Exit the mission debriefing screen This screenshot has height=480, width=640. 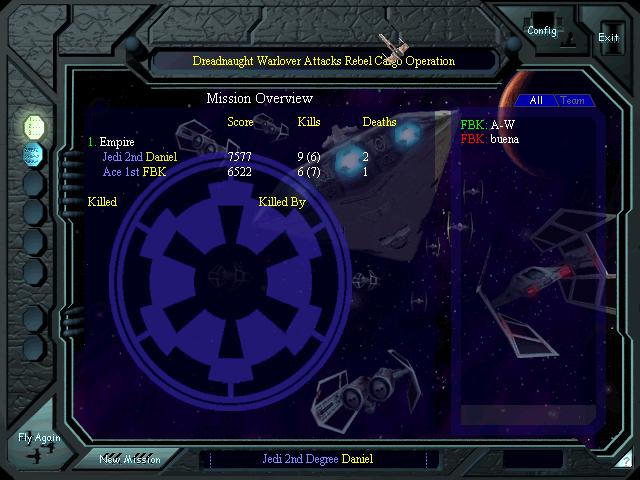click(608, 37)
